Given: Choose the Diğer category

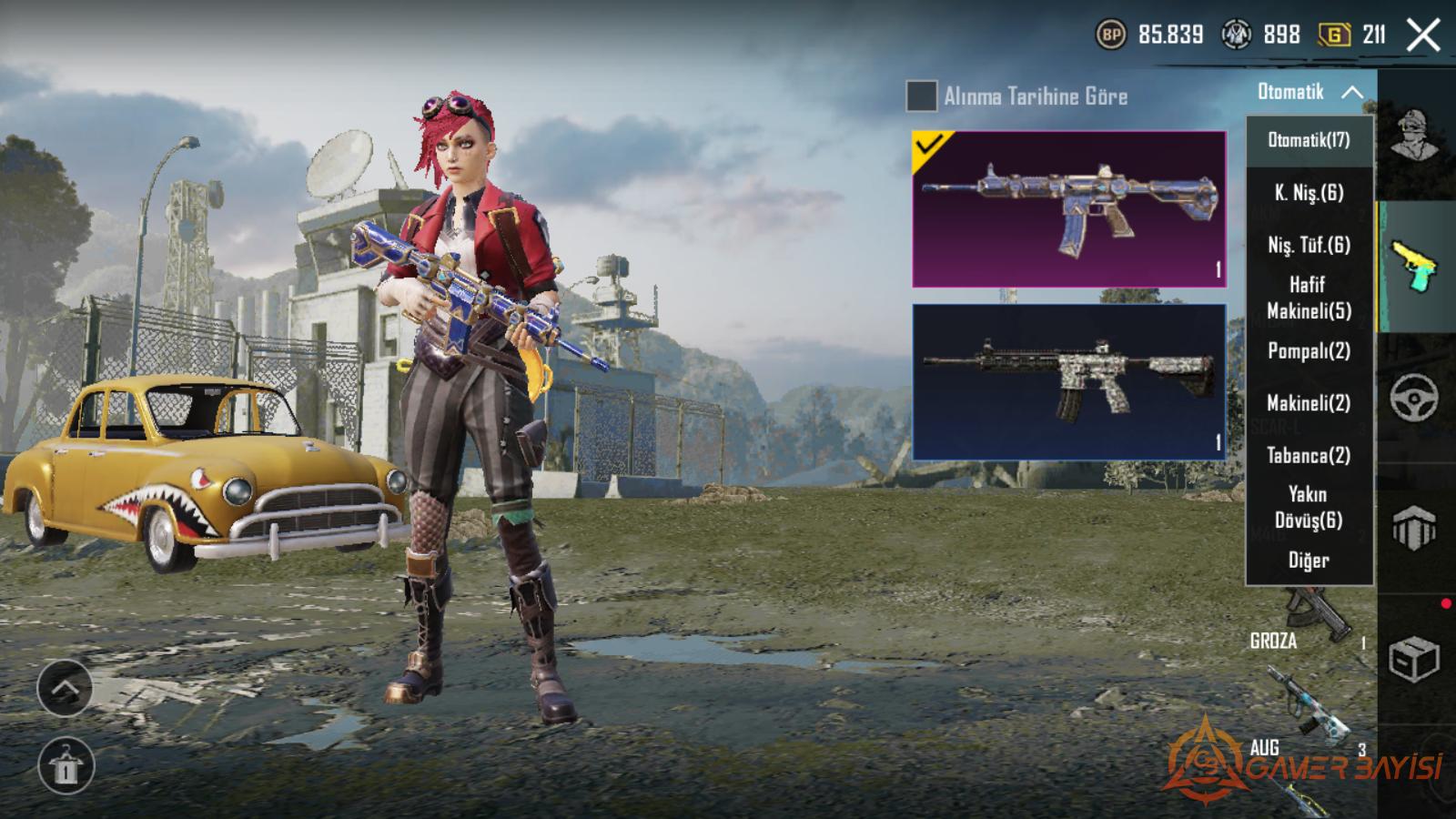Looking at the screenshot, I should click(x=1309, y=561).
